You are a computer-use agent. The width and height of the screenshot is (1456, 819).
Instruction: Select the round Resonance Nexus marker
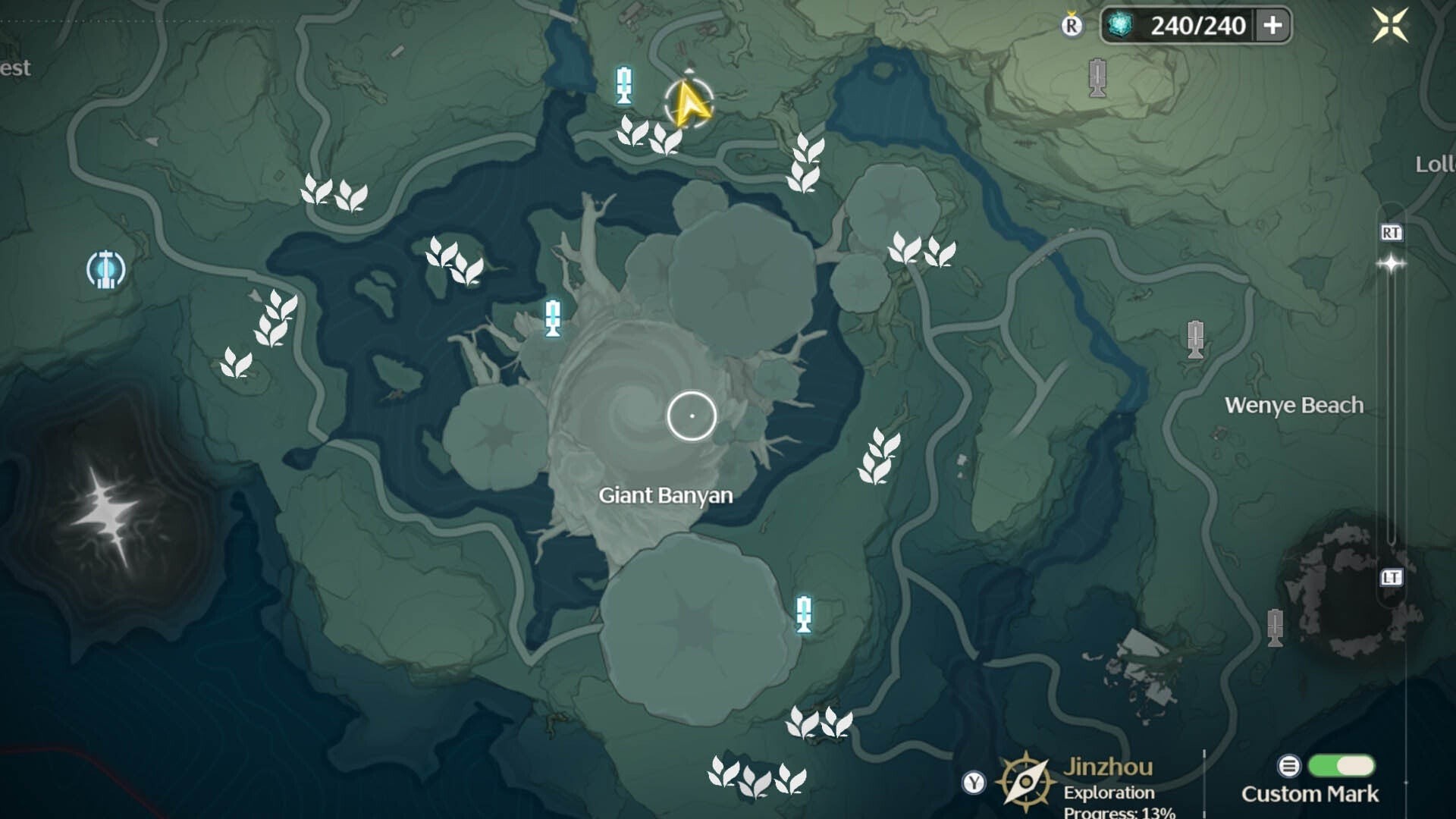[105, 269]
